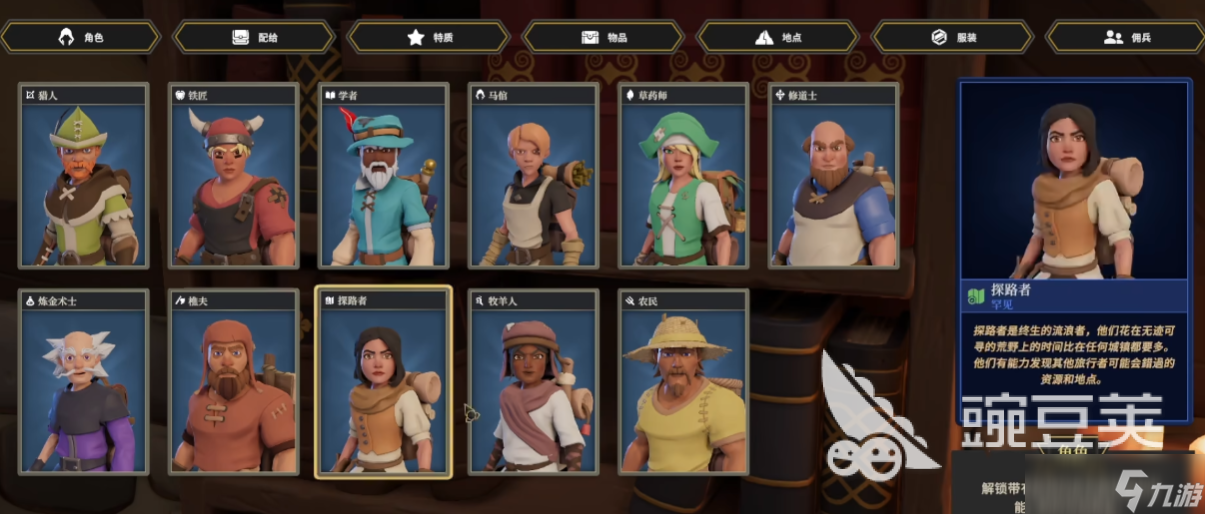The height and width of the screenshot is (514, 1205).
Task: Switch to the 角色 tab
Action: [x=81, y=37]
